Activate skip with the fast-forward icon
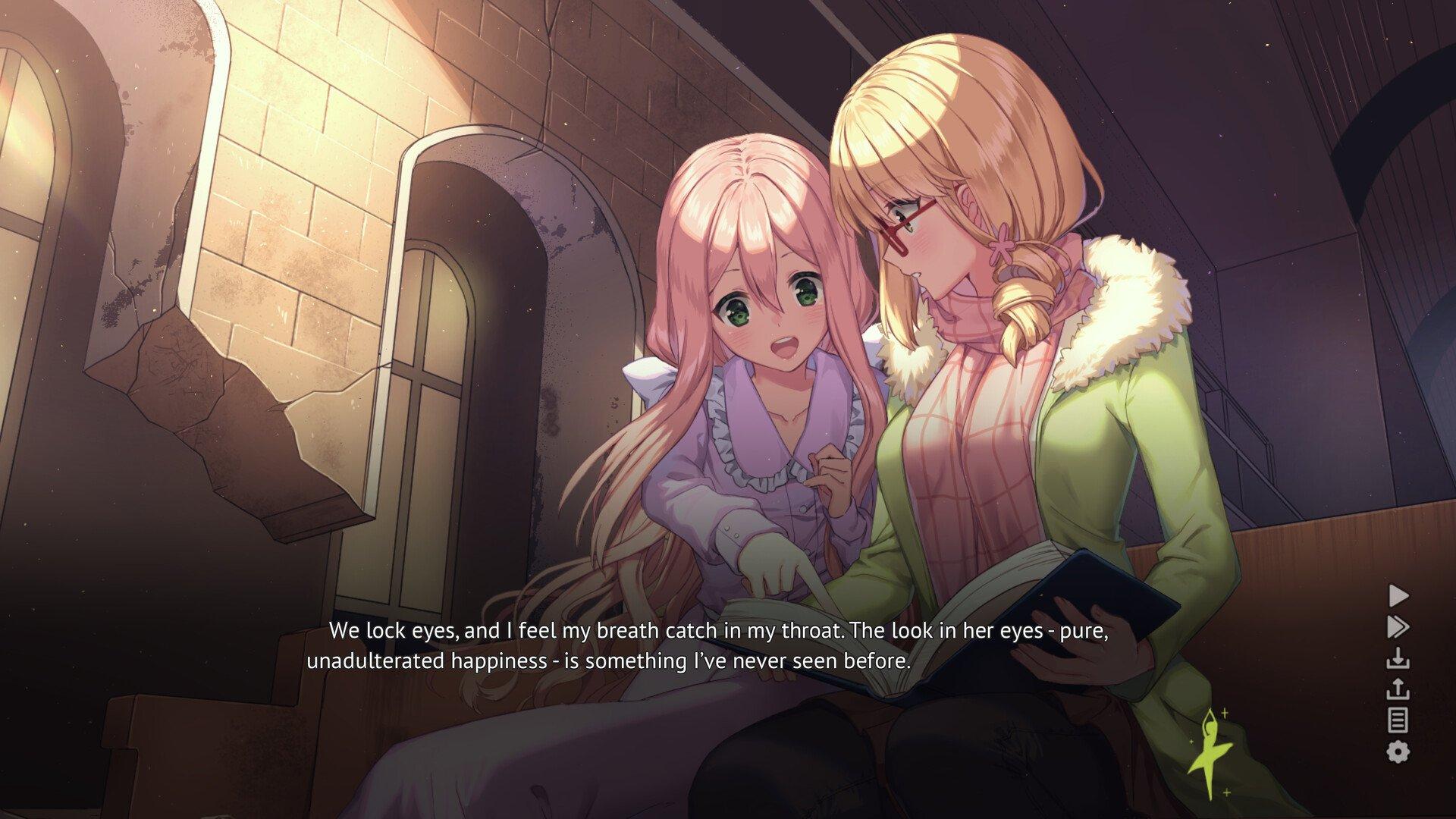Screen dimensions: 1456x819 (x=1398, y=627)
